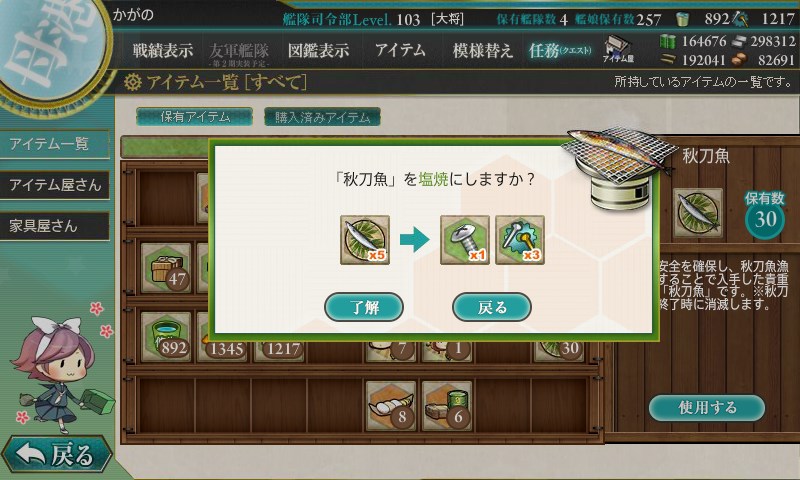The image size is (800, 480).
Task: Click the 使用する use button
Action: click(x=707, y=407)
